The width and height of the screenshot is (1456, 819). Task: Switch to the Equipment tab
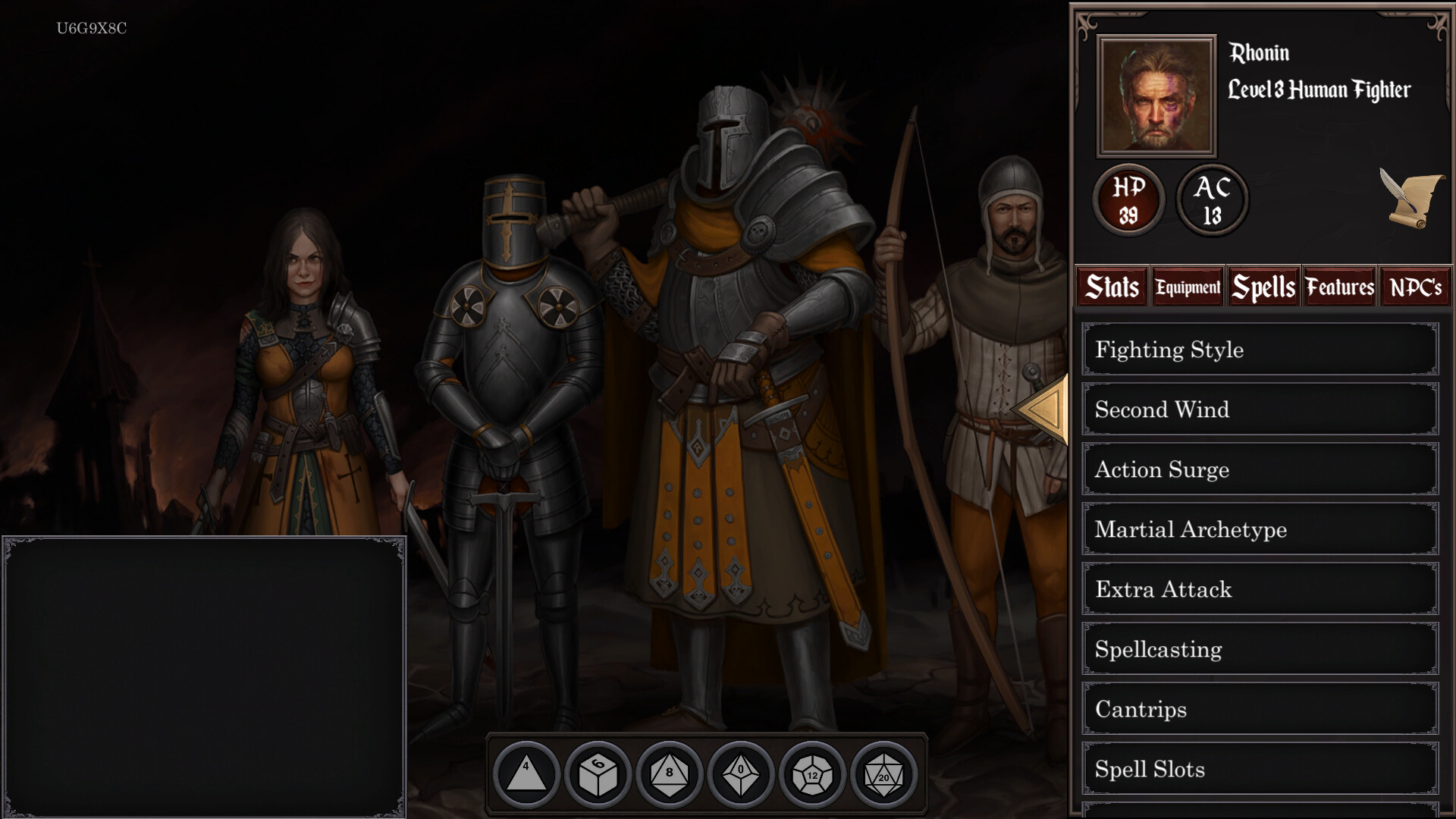click(x=1187, y=287)
